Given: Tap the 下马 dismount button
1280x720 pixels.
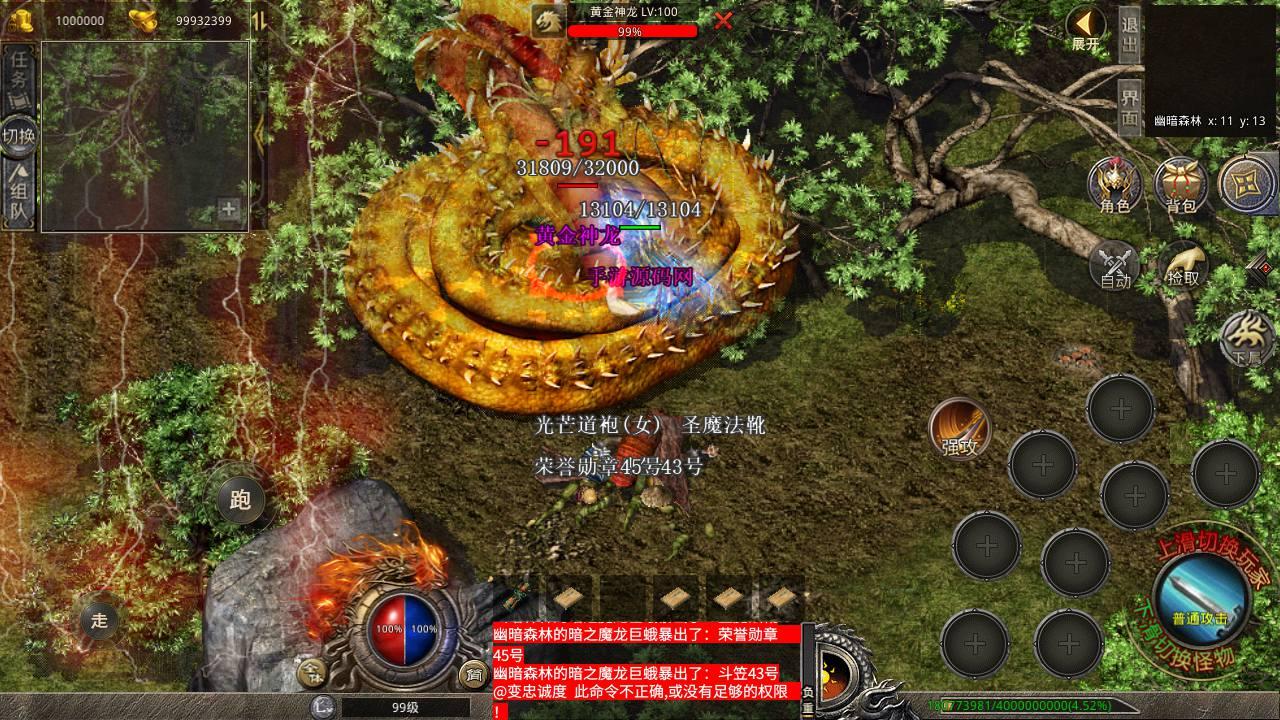Looking at the screenshot, I should pyautogui.click(x=1247, y=337).
